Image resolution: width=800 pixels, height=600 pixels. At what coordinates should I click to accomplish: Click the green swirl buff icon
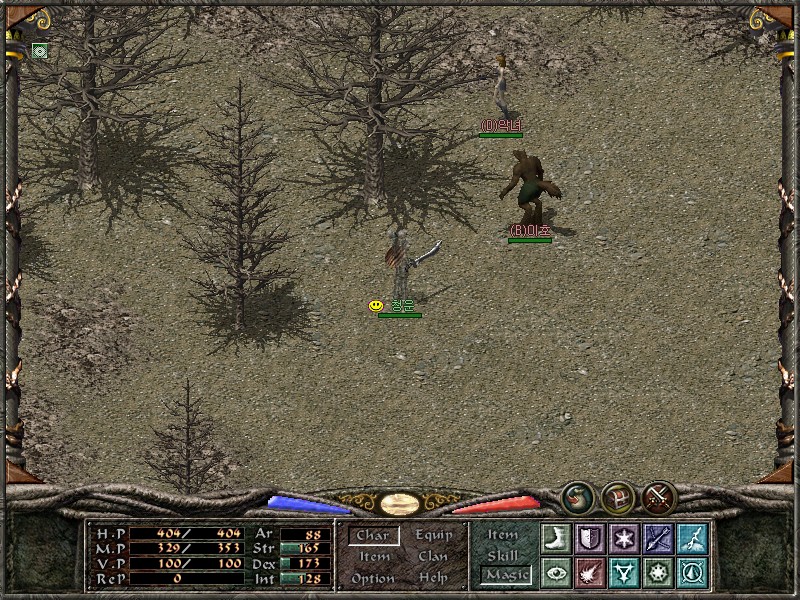tap(40, 51)
